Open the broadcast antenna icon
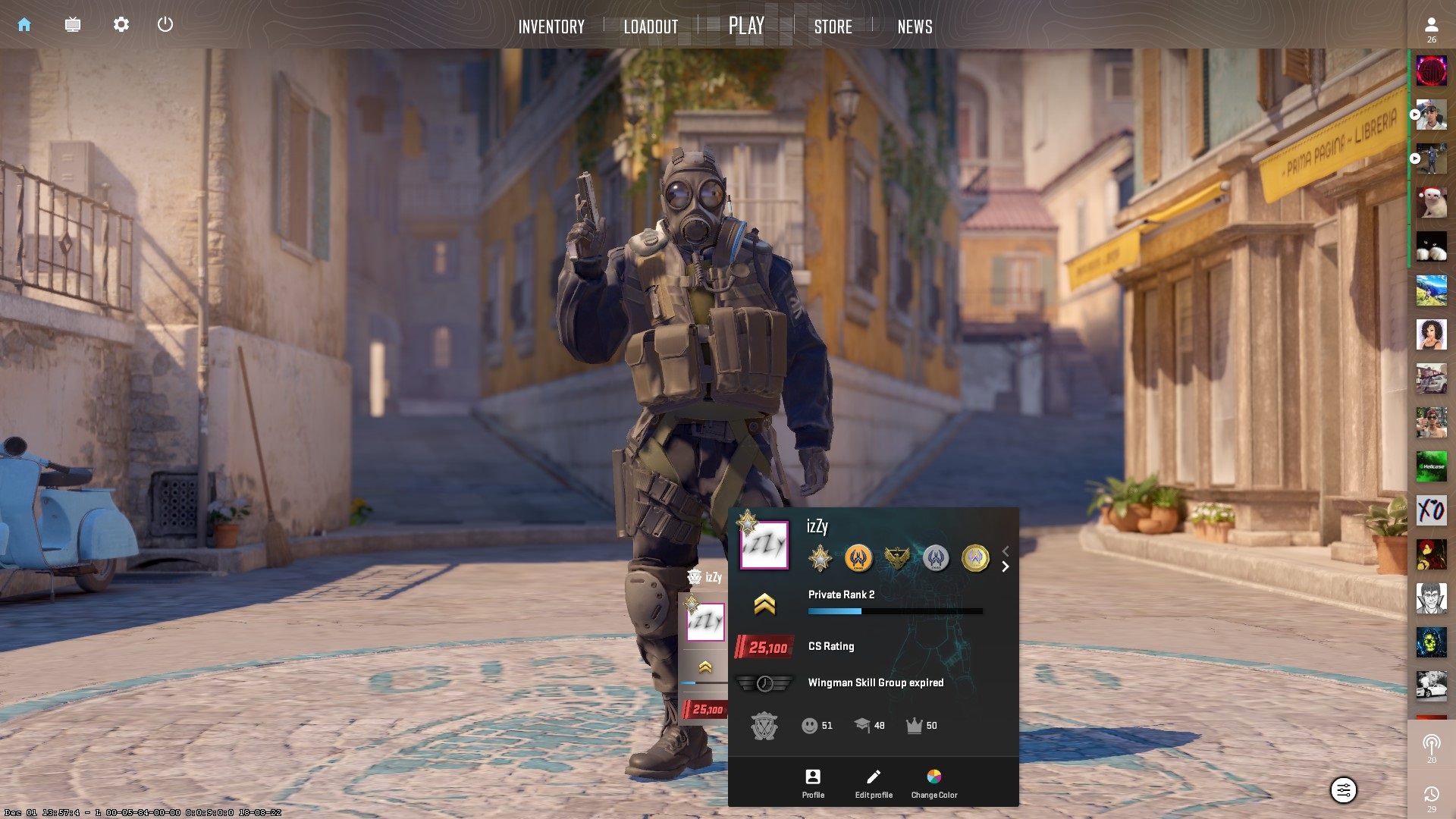Screen dimensions: 1456x819 1431,746
